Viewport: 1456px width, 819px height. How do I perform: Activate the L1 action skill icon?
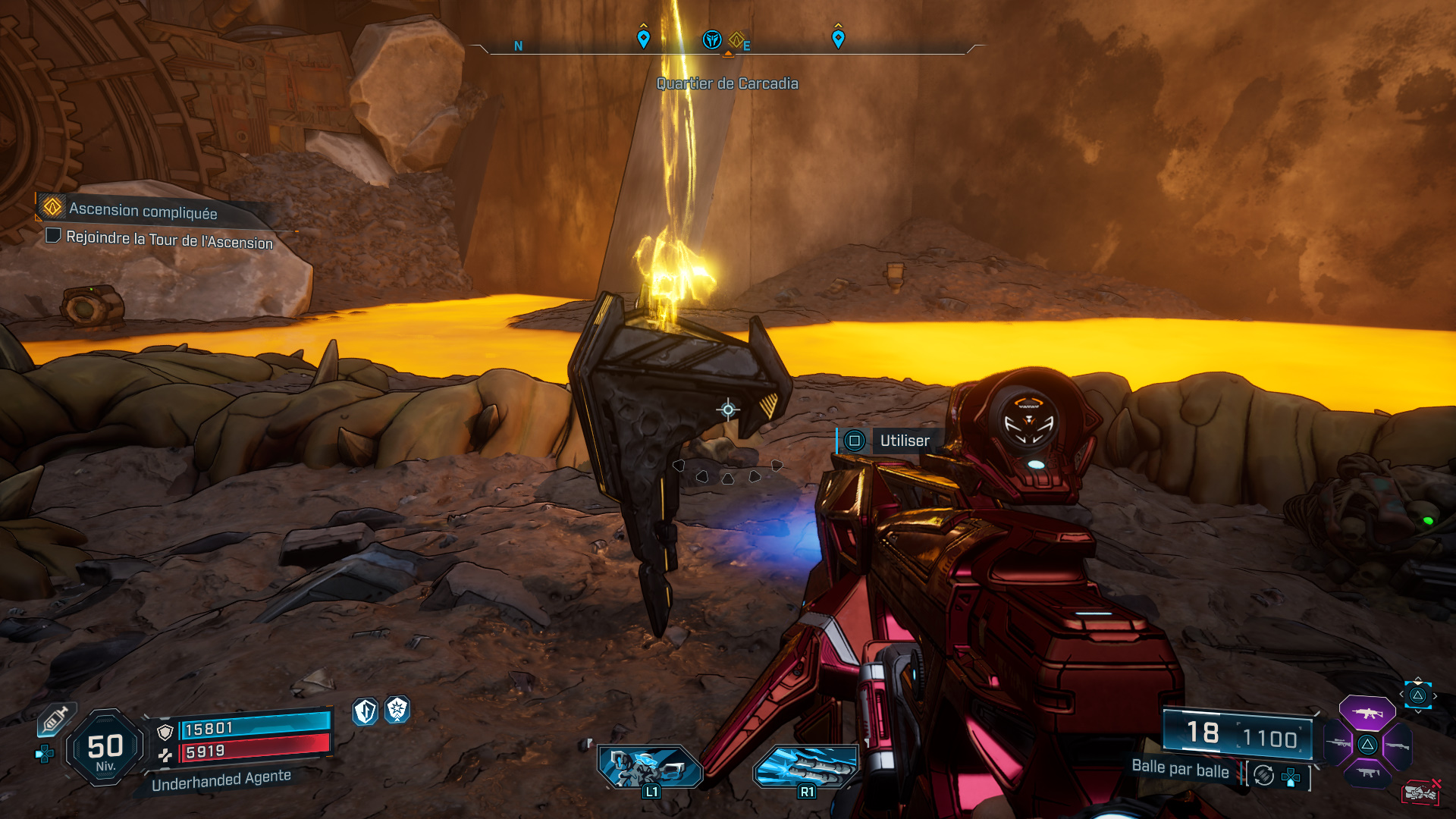(650, 766)
